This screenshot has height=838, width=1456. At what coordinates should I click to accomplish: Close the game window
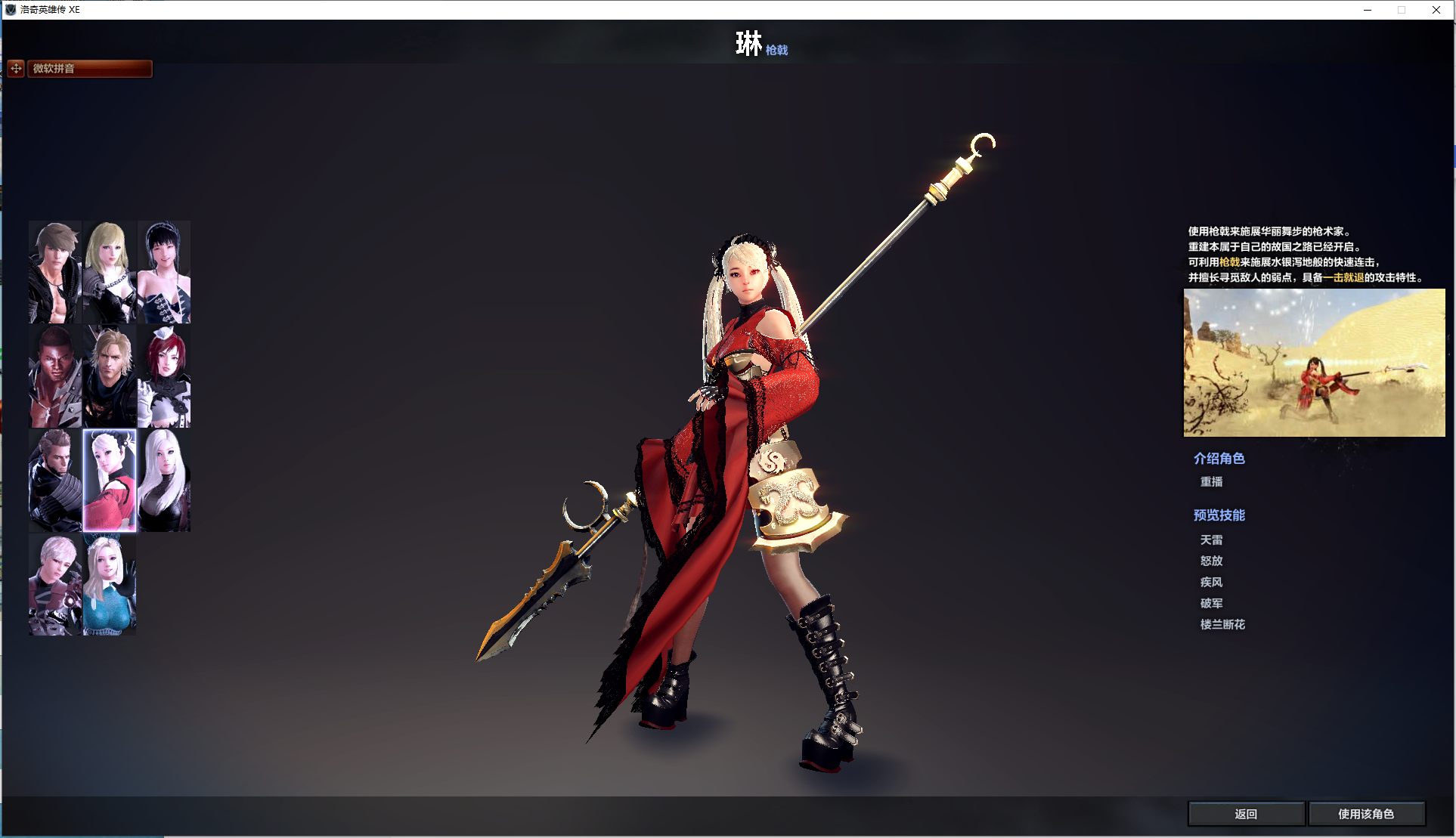tap(1436, 10)
